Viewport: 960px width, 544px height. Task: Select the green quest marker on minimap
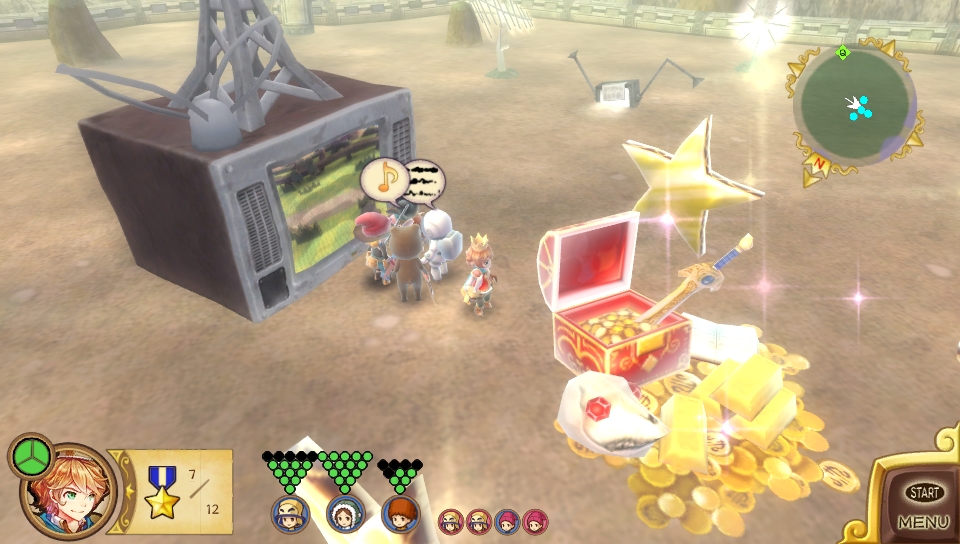(843, 52)
